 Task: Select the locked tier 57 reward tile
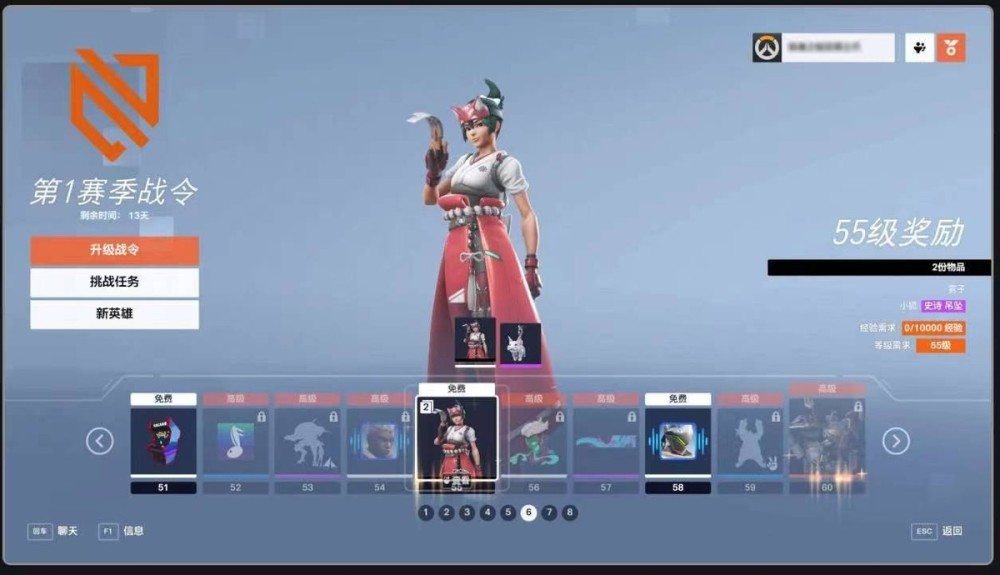point(606,441)
